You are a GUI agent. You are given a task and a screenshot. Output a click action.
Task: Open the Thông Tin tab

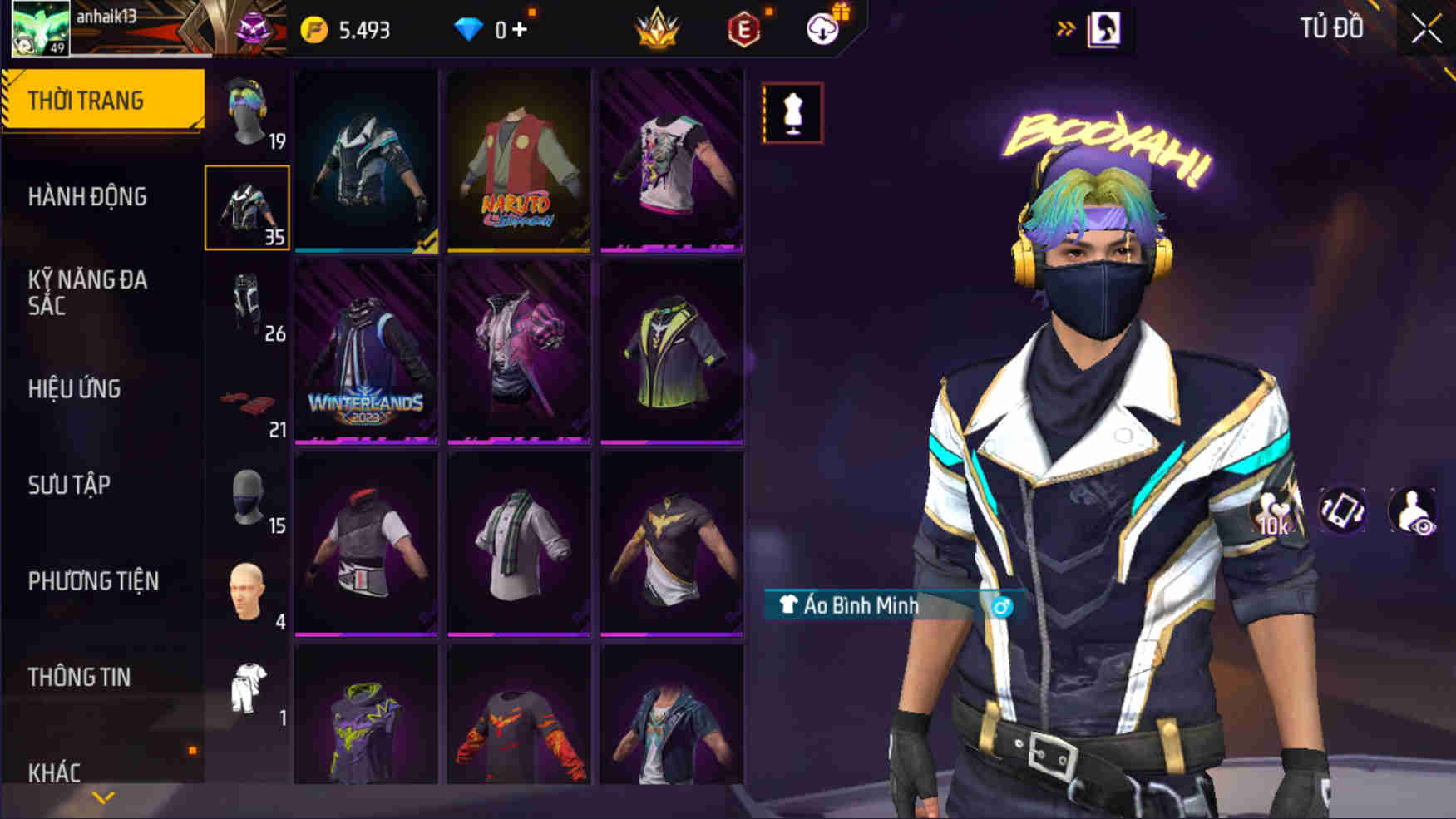79,678
